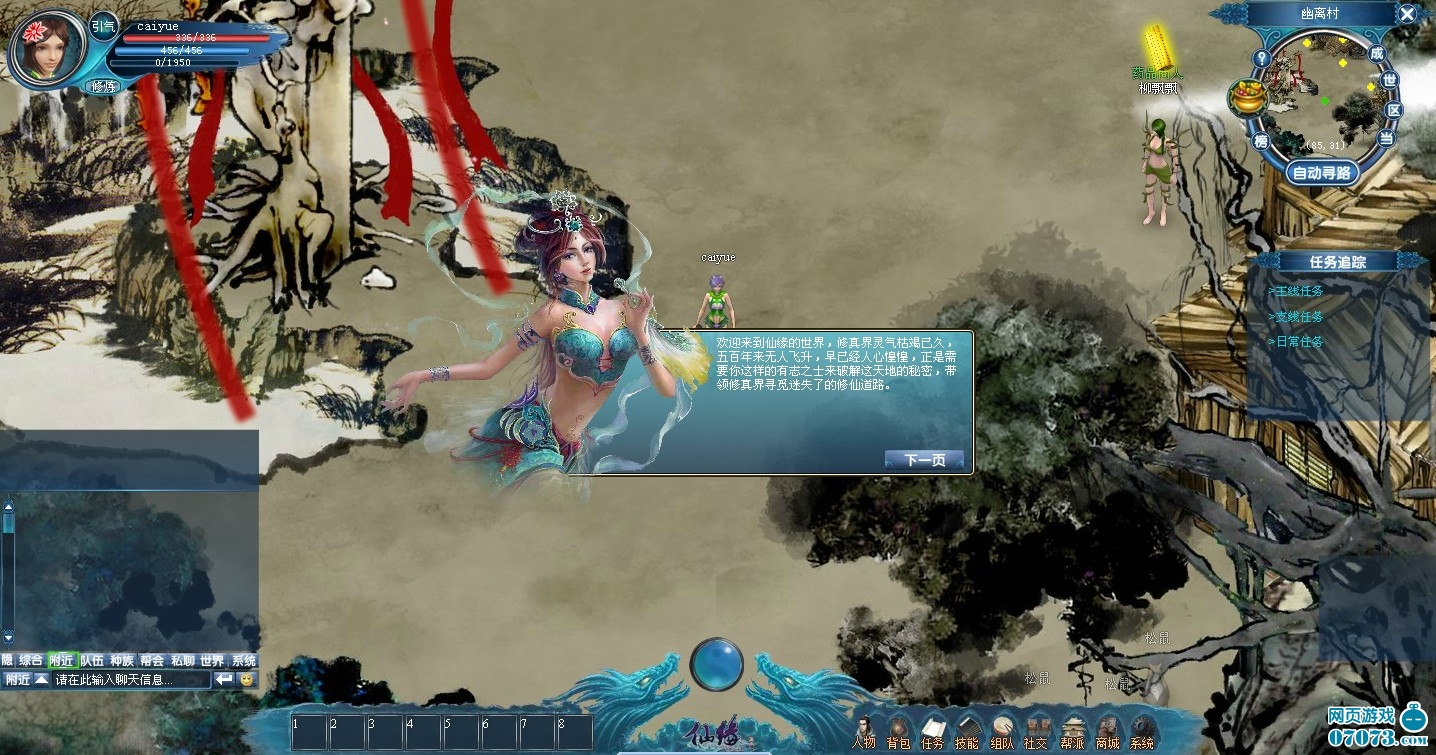Image resolution: width=1436 pixels, height=755 pixels.
Task: Focus the chat message input field
Action: click(x=132, y=680)
